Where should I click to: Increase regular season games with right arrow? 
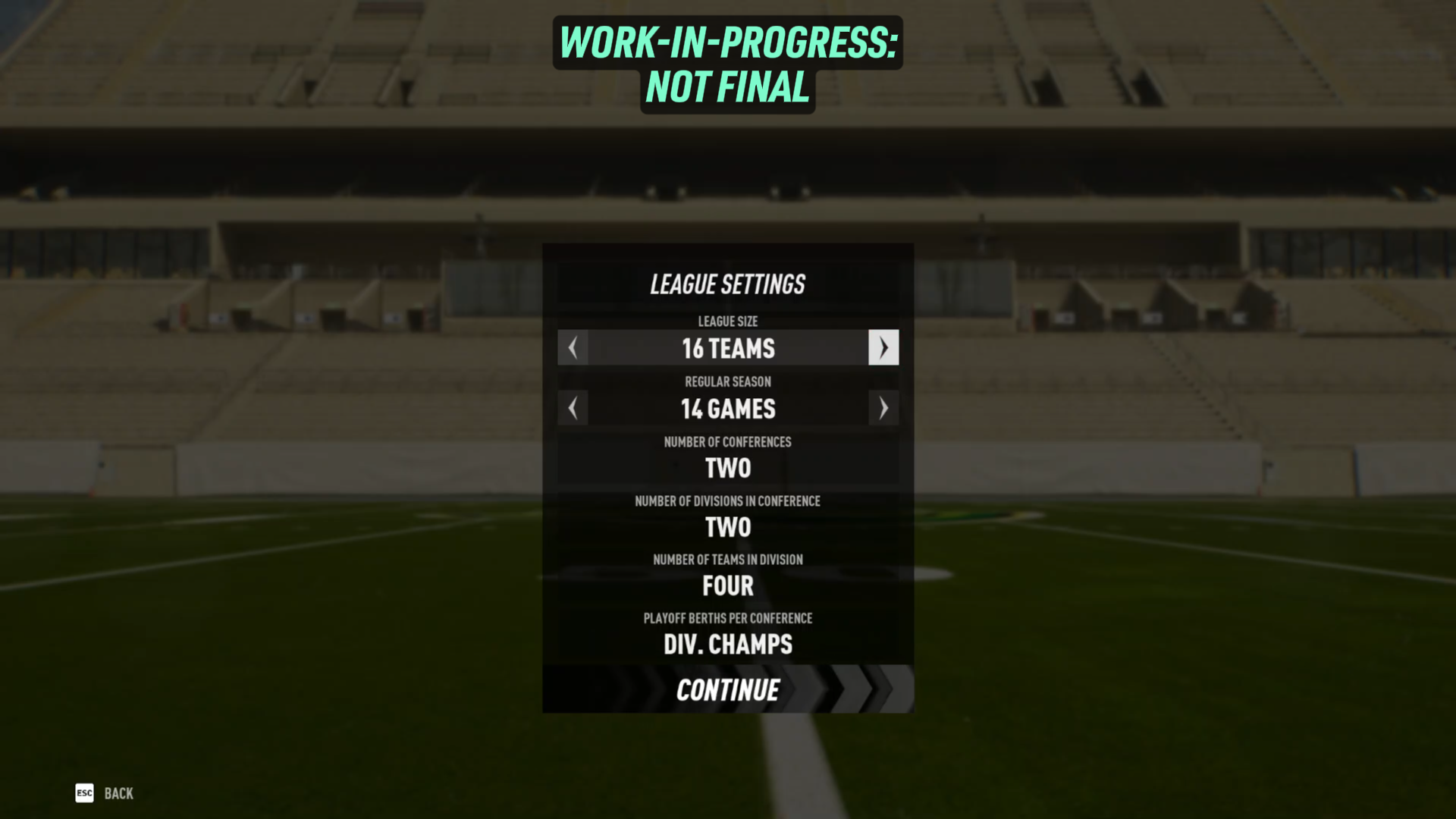point(883,409)
